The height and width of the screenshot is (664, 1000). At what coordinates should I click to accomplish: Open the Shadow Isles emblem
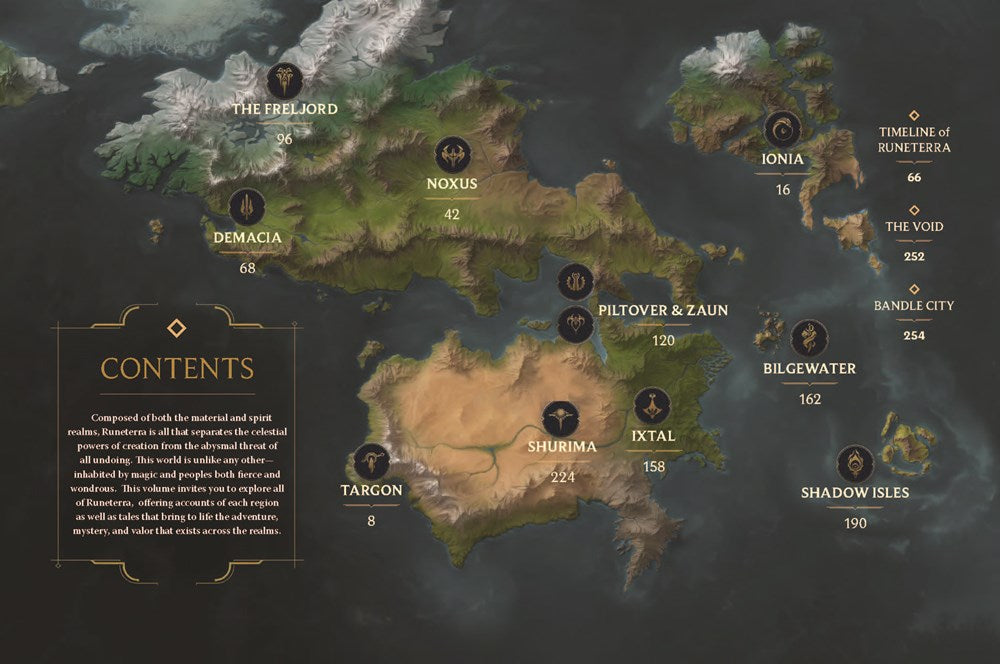click(855, 464)
